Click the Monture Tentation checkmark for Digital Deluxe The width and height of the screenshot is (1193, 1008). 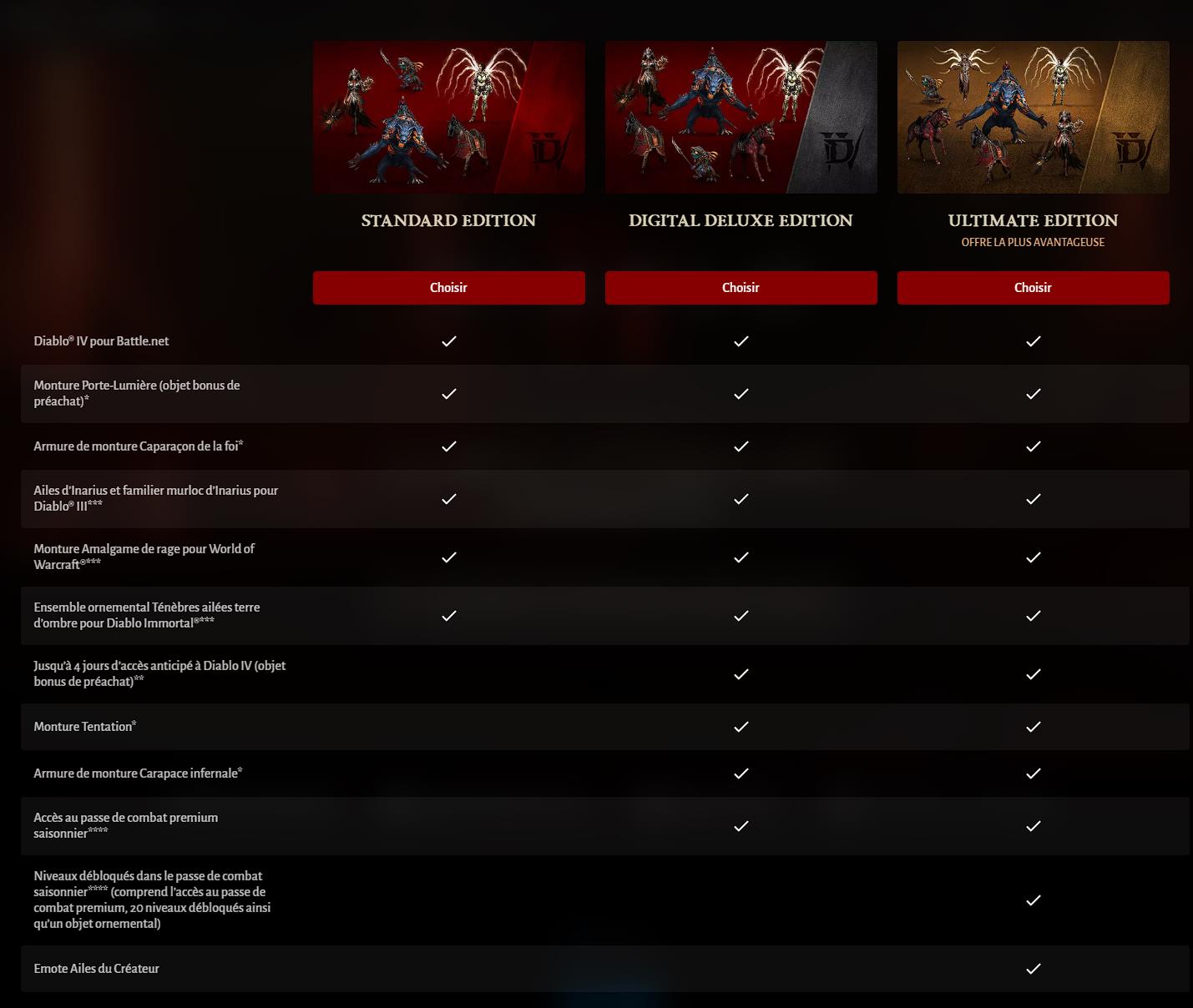[x=741, y=726]
